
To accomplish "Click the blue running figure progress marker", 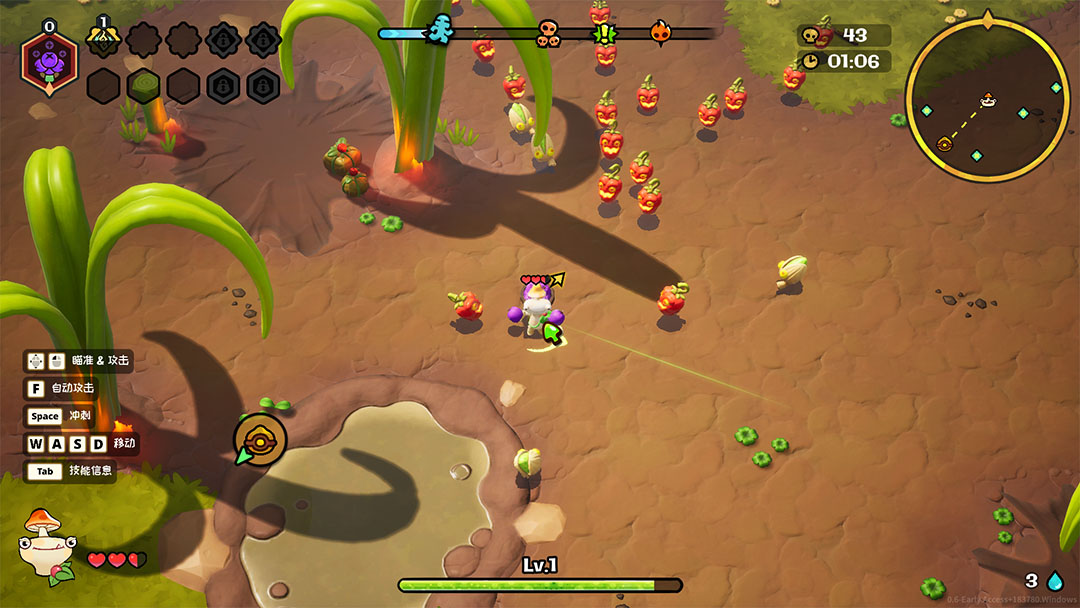I will (x=439, y=31).
